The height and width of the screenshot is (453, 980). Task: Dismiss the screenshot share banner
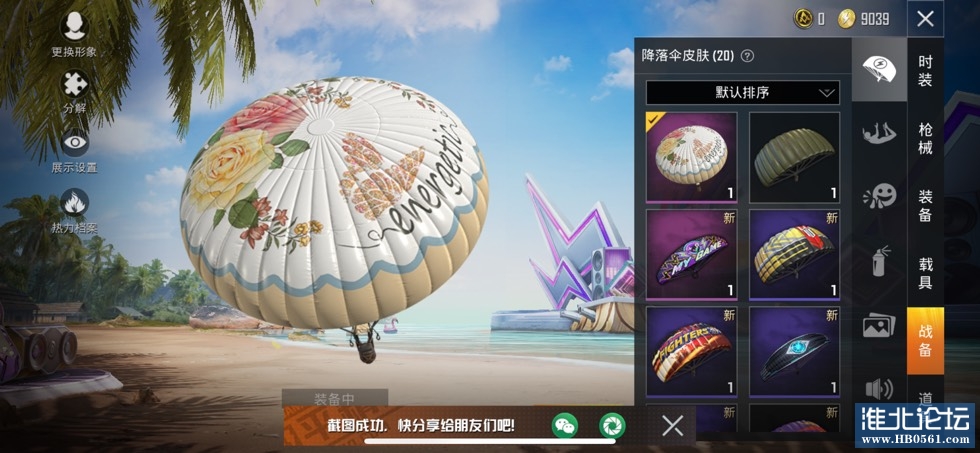pos(673,426)
